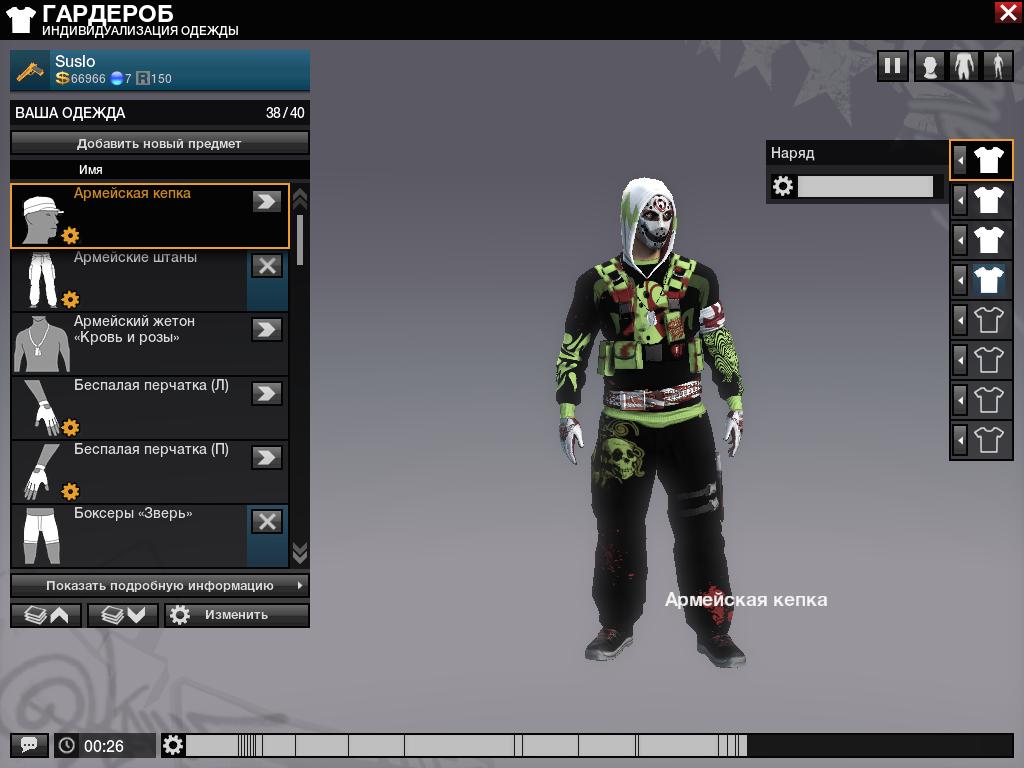Screen dimensions: 1024x768
Task: Click the gear icon beside 'Наряд' field
Action: coord(783,186)
